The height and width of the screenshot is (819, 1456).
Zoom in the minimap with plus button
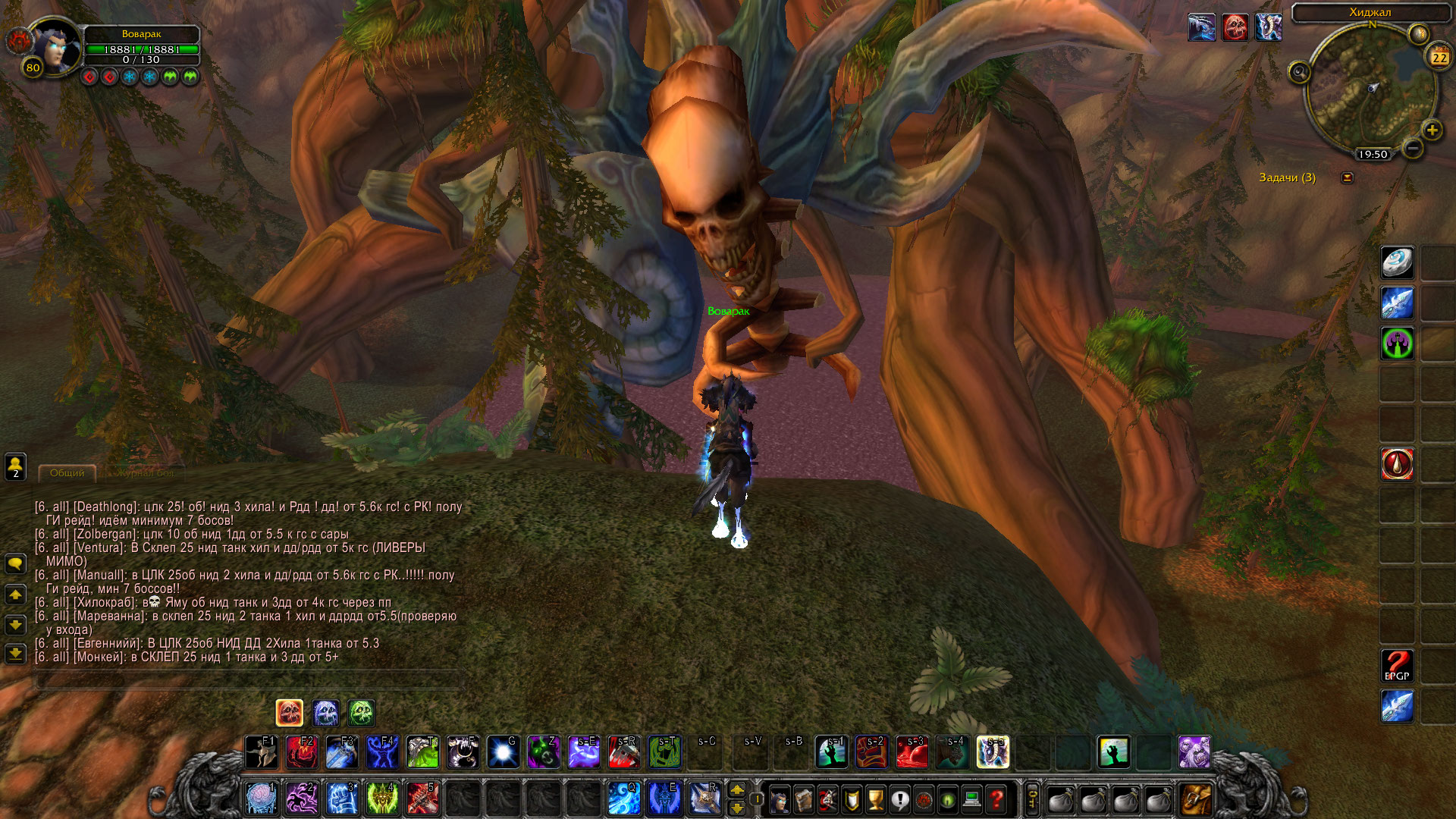pyautogui.click(x=1432, y=130)
